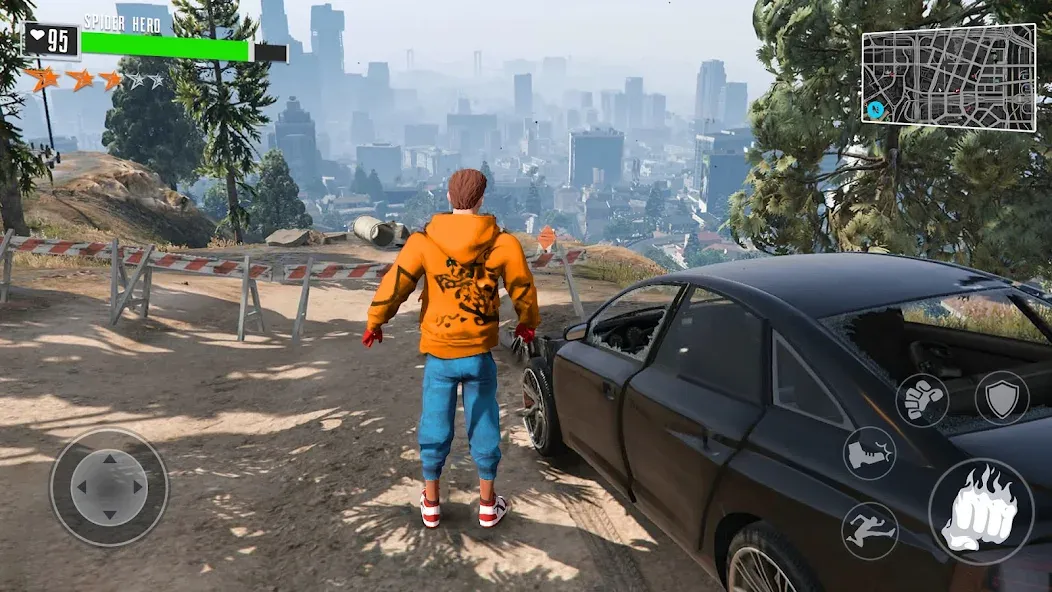This screenshot has height=592, width=1052.
Task: Trigger the boot kick attack
Action: tap(869, 453)
